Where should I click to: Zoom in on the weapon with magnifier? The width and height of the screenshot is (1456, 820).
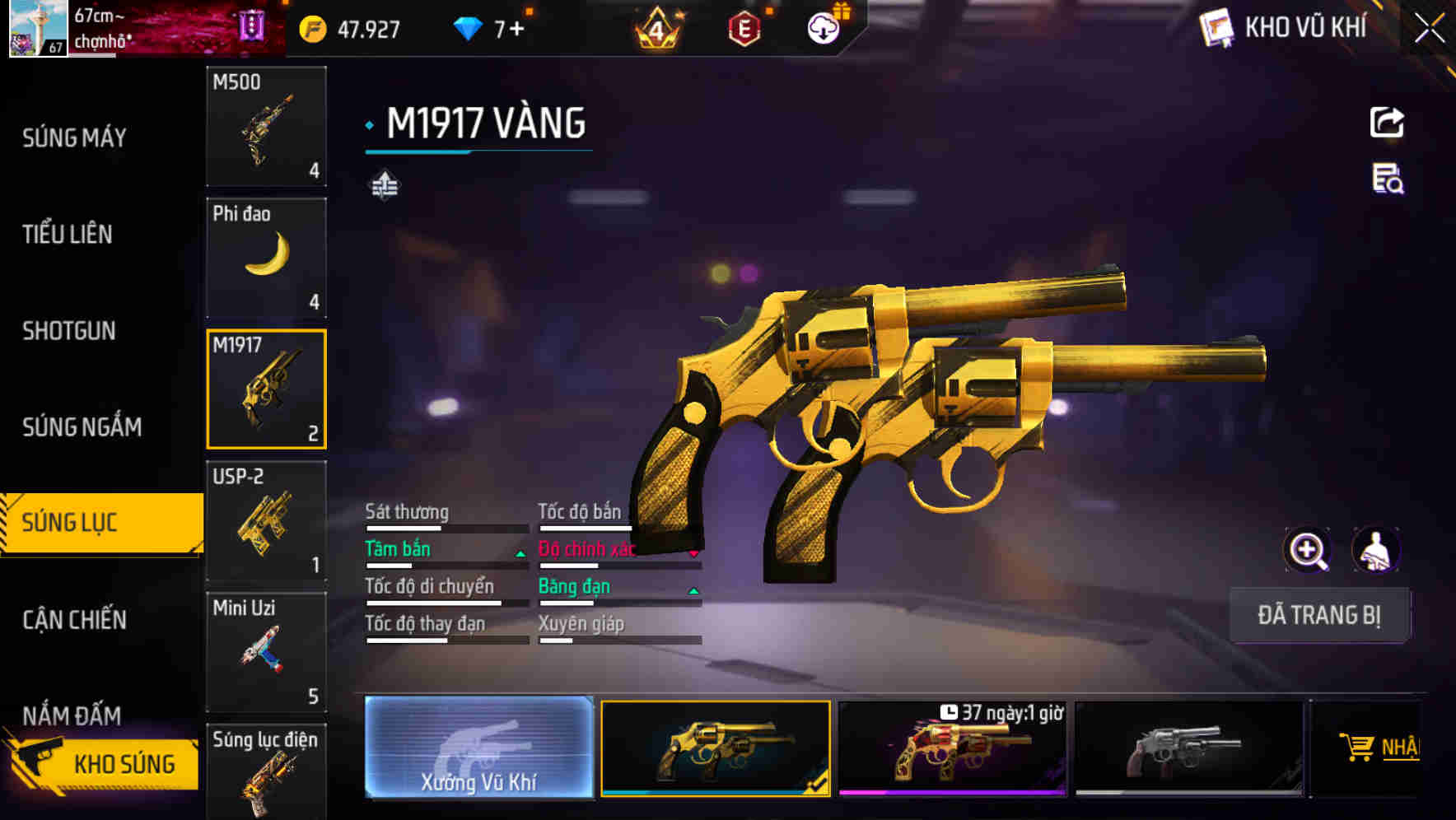point(1307,550)
